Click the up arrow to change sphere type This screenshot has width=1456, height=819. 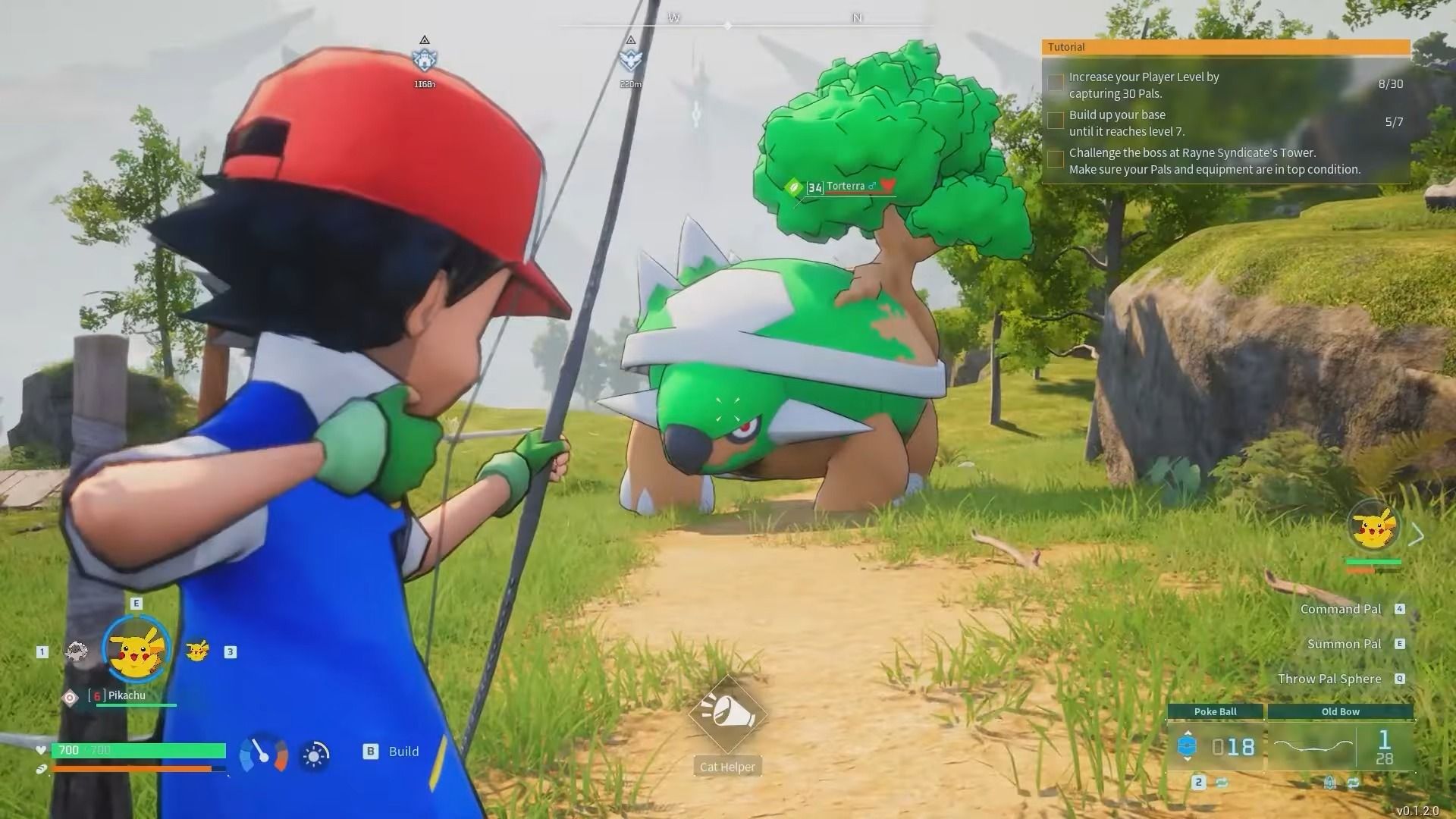coord(1188,733)
